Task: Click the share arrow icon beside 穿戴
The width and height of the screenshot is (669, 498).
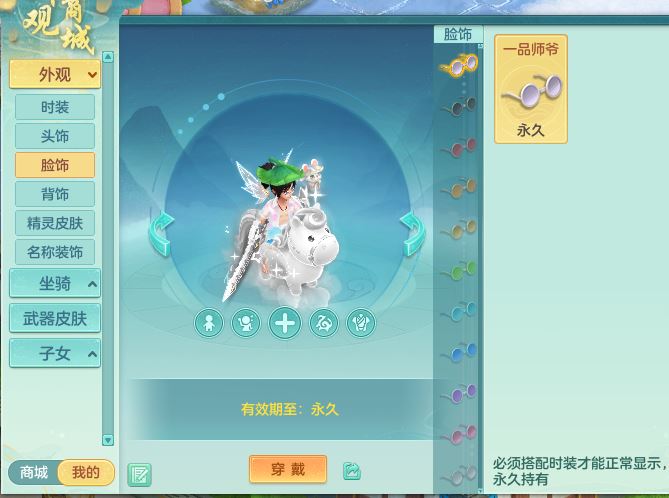Action: [352, 470]
